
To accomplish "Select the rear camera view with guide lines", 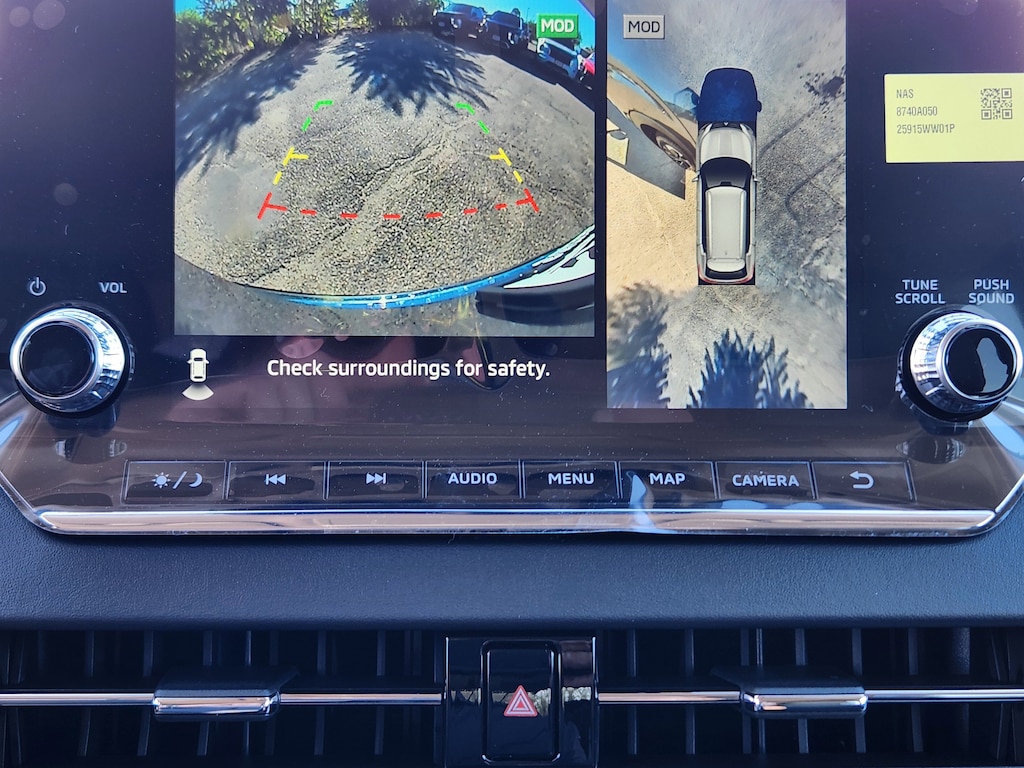I will click(384, 167).
